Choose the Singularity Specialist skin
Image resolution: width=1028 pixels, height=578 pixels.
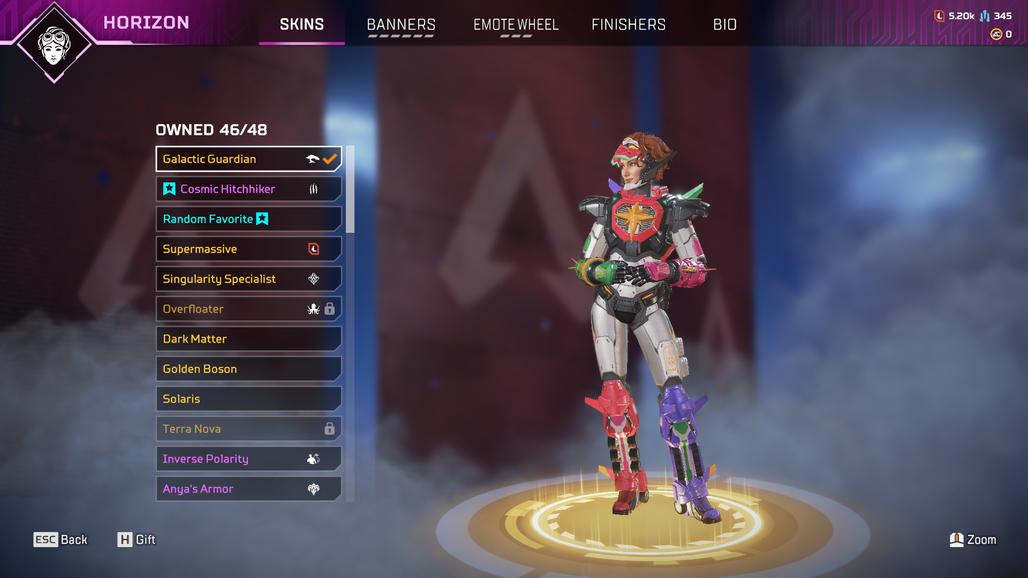coord(248,279)
